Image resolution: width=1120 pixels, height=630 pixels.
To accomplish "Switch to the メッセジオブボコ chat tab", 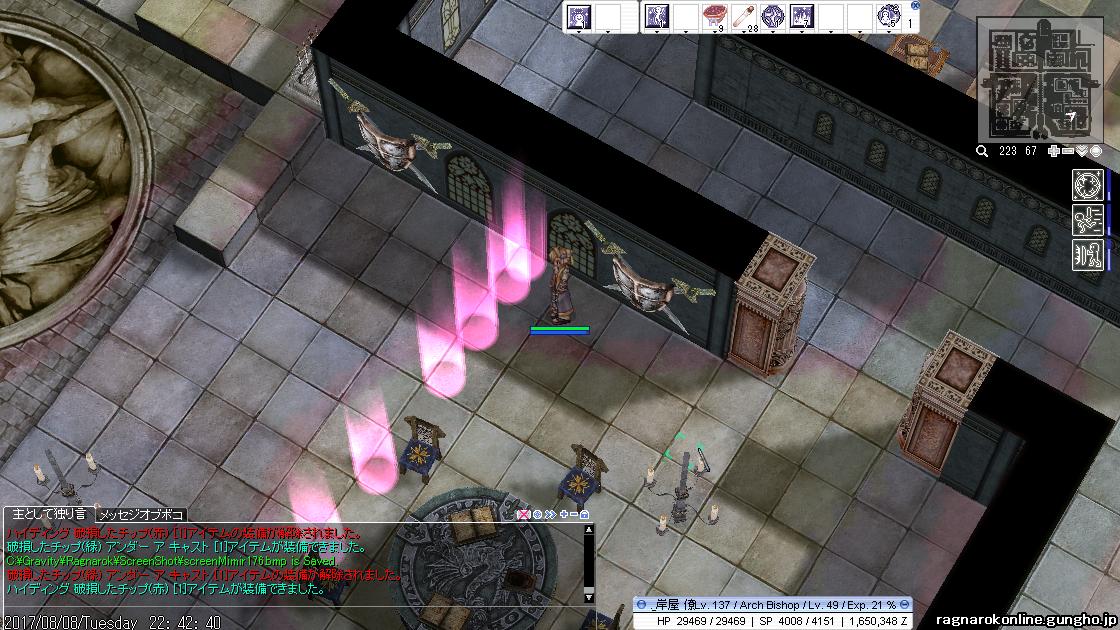I will (x=142, y=514).
